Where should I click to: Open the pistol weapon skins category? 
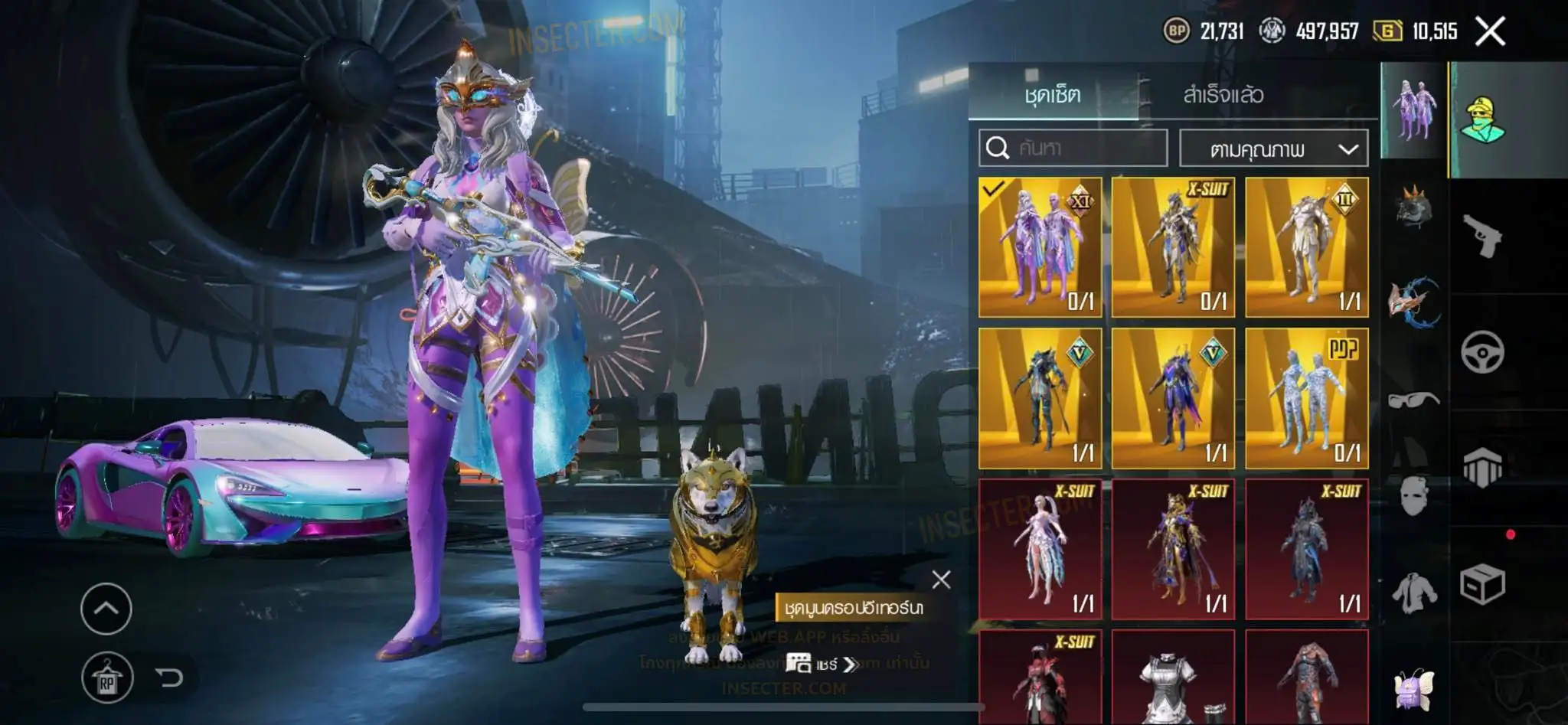(1483, 236)
